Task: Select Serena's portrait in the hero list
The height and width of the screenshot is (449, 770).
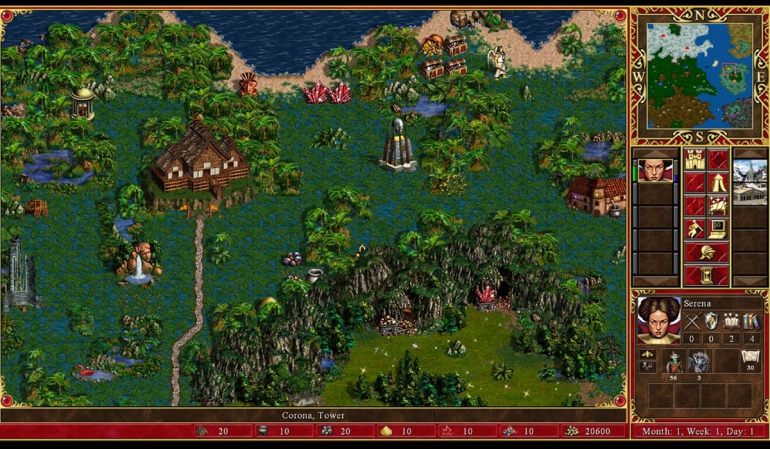Action: [656, 168]
